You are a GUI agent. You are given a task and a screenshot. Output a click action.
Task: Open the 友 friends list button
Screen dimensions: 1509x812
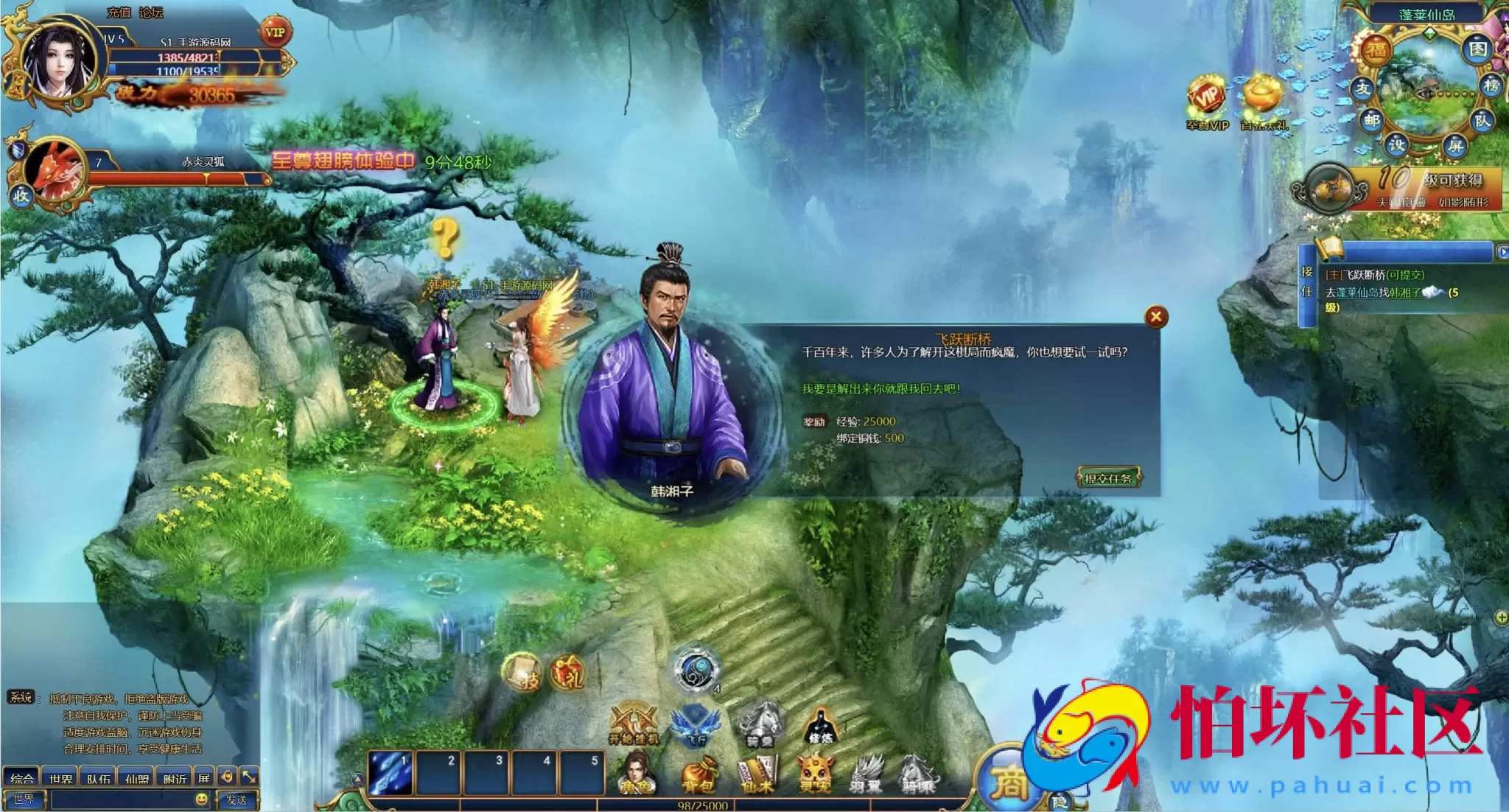(1362, 88)
